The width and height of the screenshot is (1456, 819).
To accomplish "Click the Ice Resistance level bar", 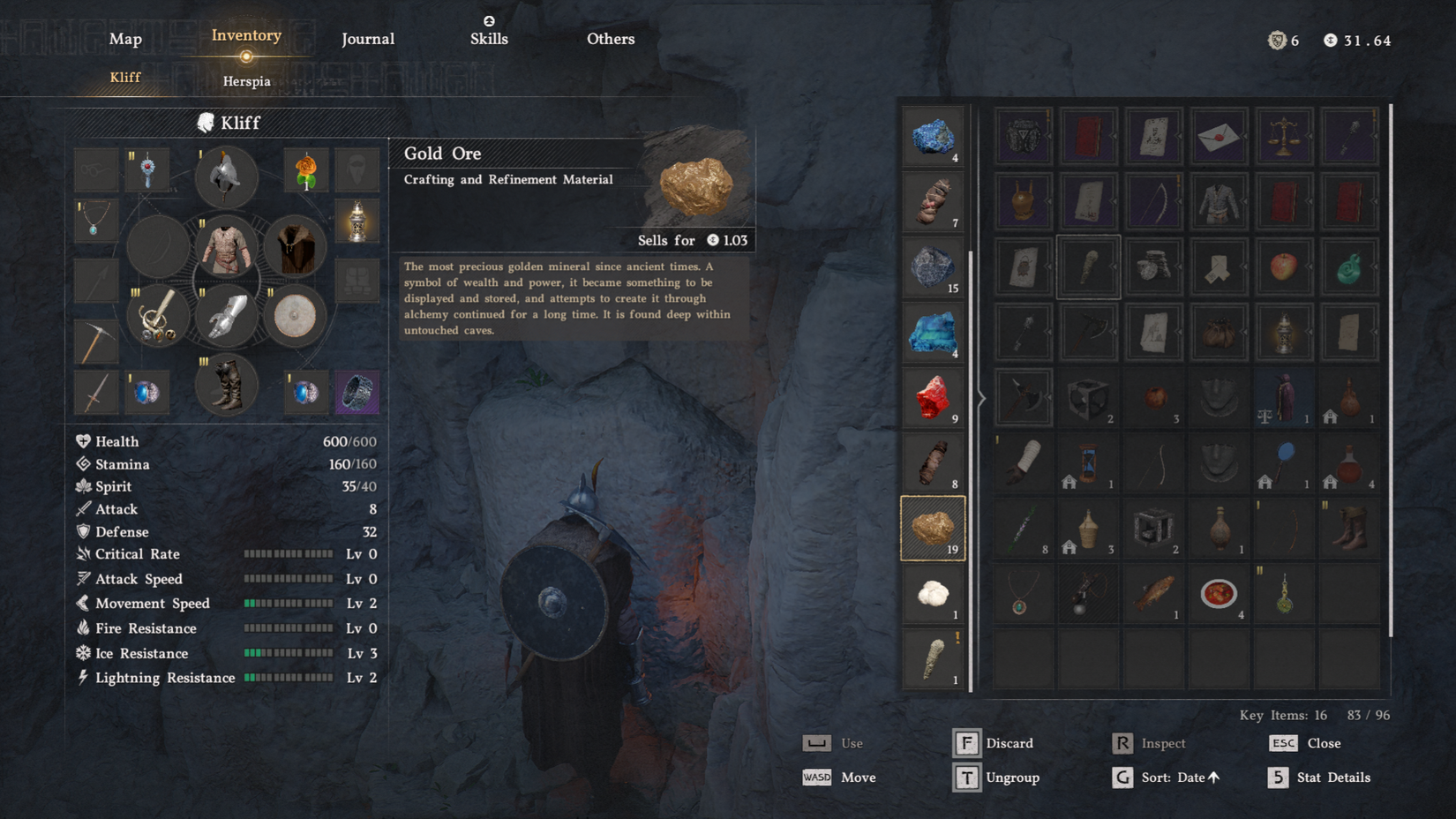I will pyautogui.click(x=287, y=653).
